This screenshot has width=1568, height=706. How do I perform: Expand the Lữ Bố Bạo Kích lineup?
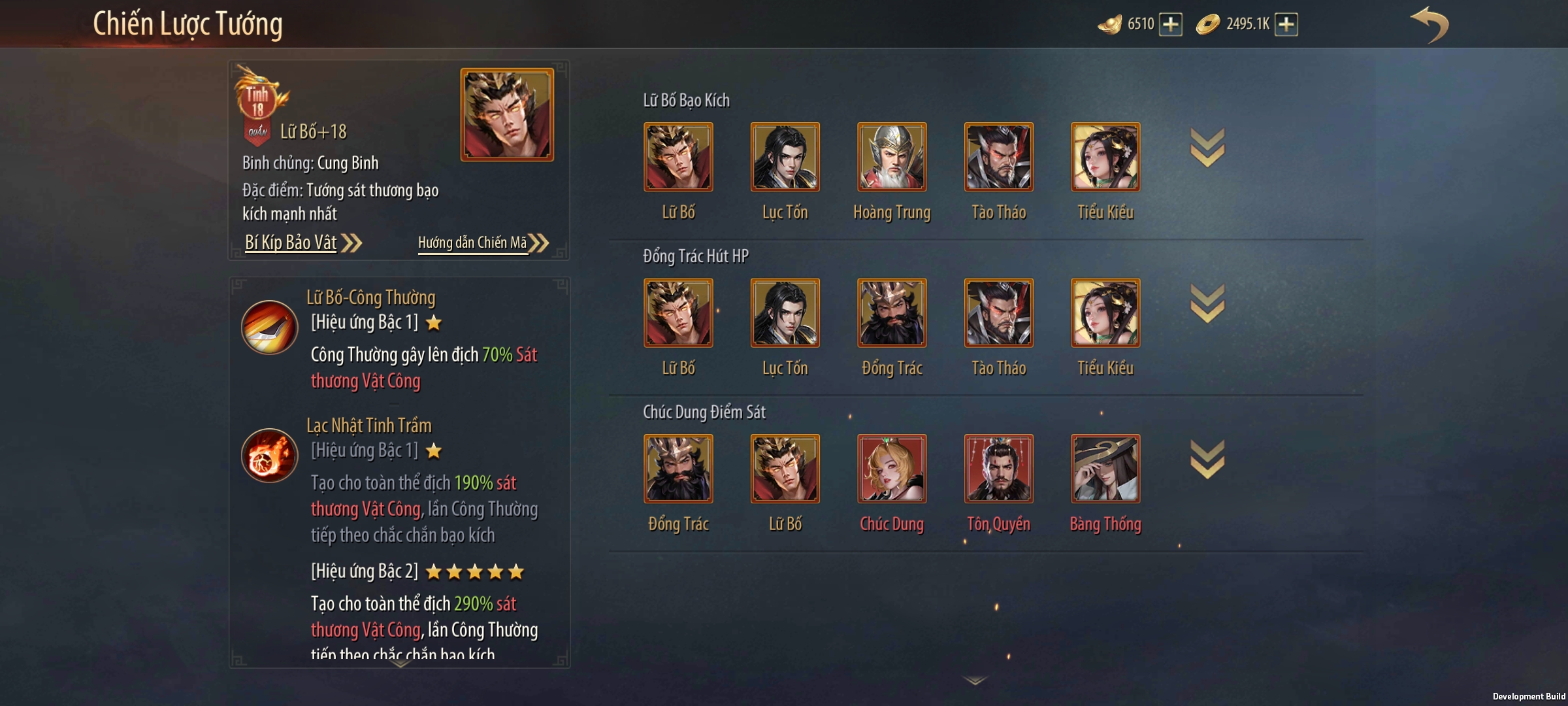1207,148
